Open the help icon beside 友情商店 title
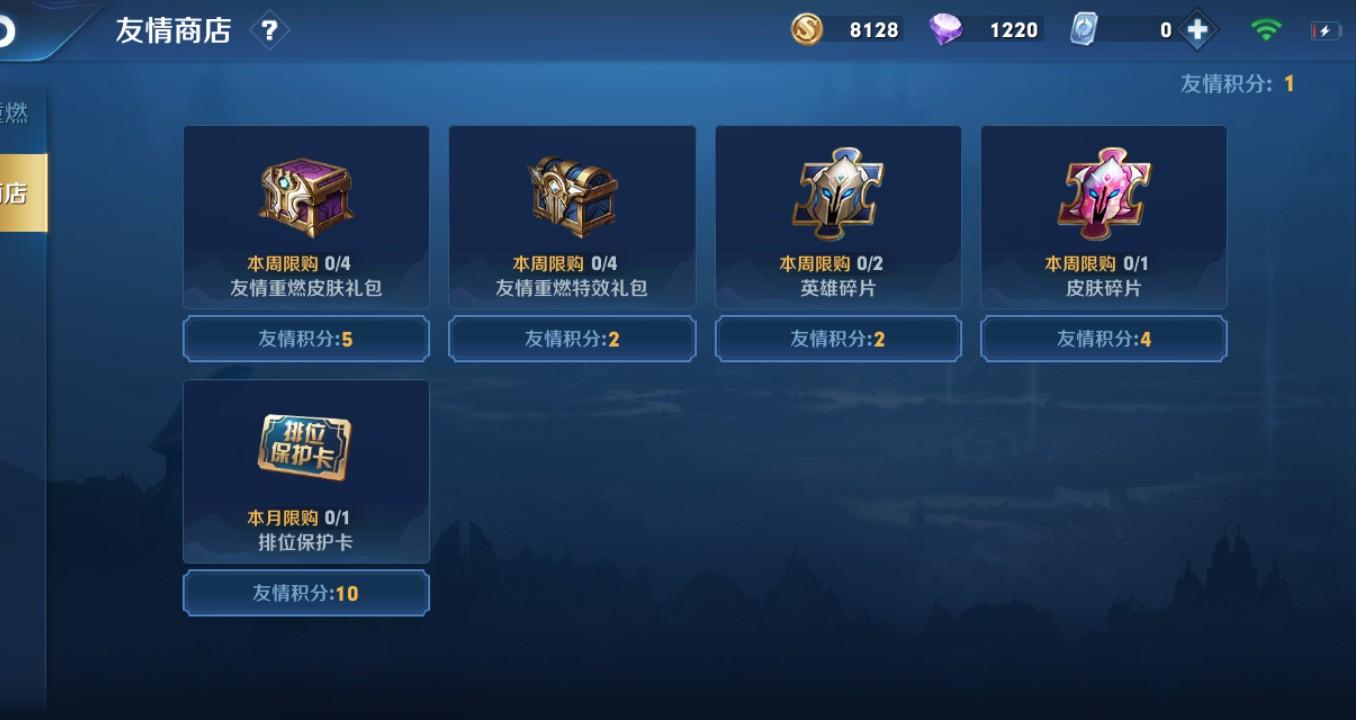The height and width of the screenshot is (720, 1356). click(x=267, y=29)
